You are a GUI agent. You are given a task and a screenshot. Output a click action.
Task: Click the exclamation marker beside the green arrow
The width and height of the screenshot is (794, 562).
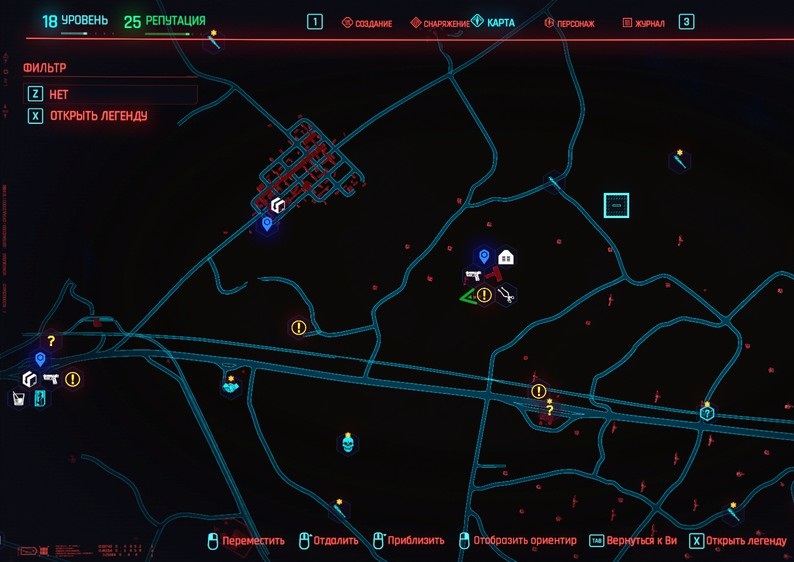tap(484, 295)
